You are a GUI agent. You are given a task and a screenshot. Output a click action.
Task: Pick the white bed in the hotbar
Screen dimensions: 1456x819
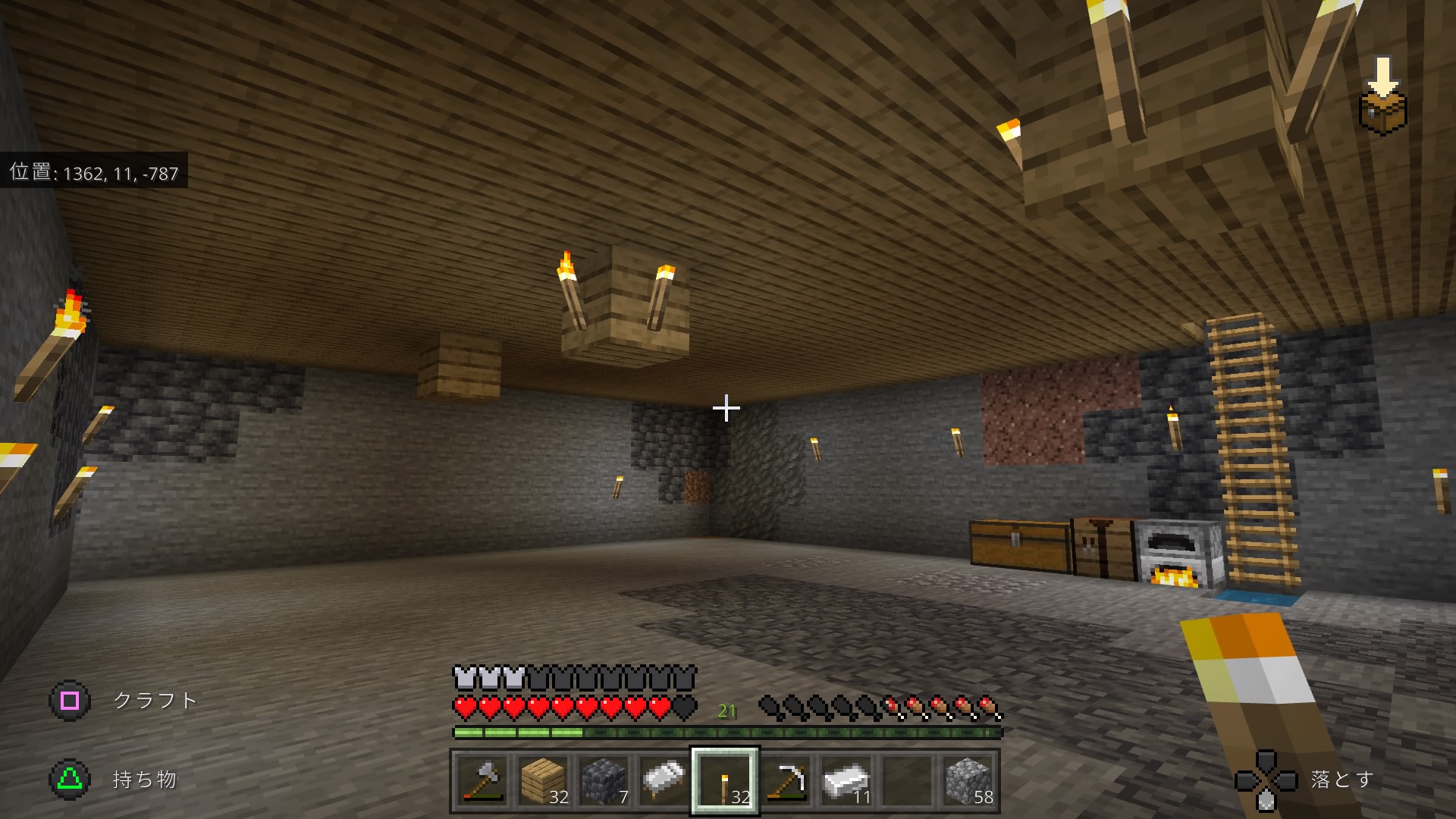point(664,781)
